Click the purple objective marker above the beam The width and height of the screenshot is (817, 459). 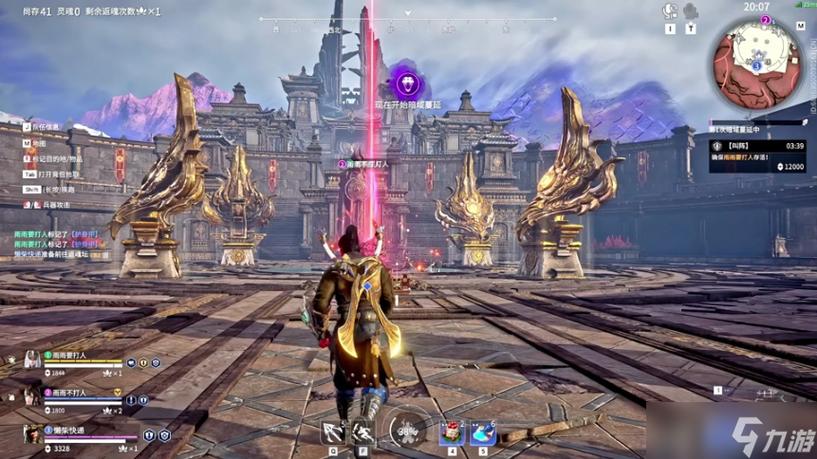coord(406,82)
